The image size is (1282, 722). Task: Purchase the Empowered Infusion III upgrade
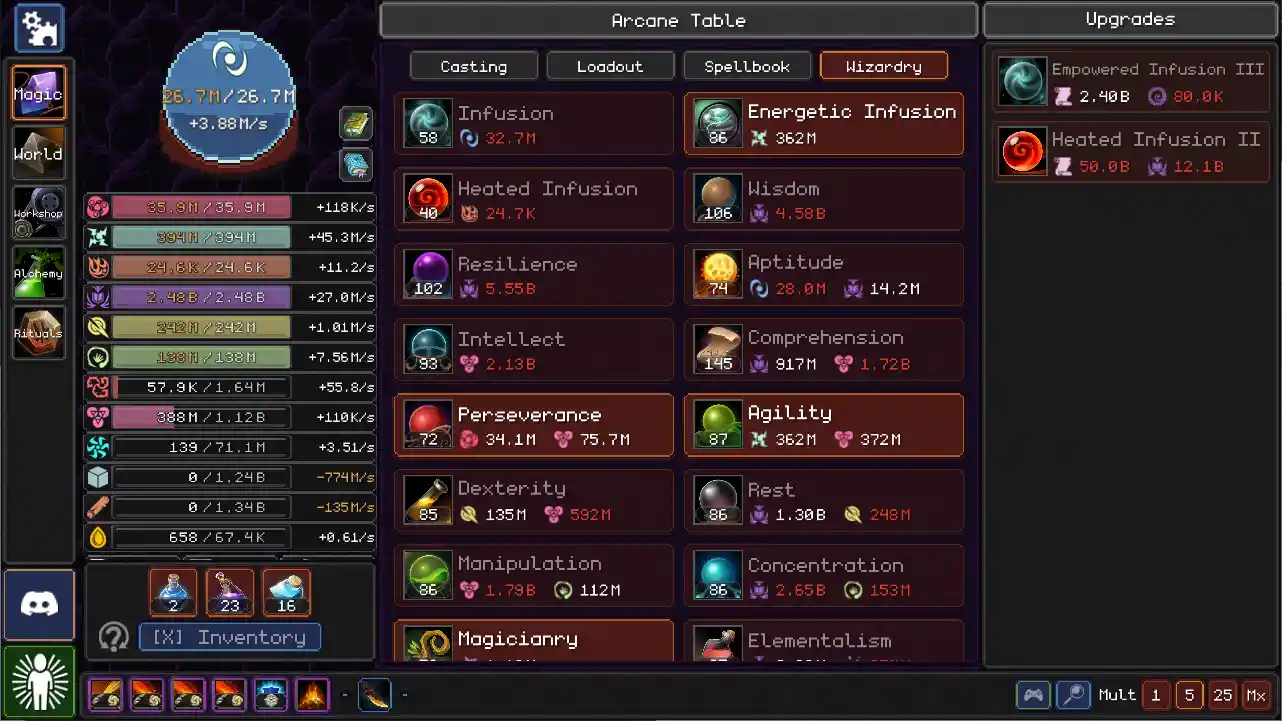(1130, 81)
